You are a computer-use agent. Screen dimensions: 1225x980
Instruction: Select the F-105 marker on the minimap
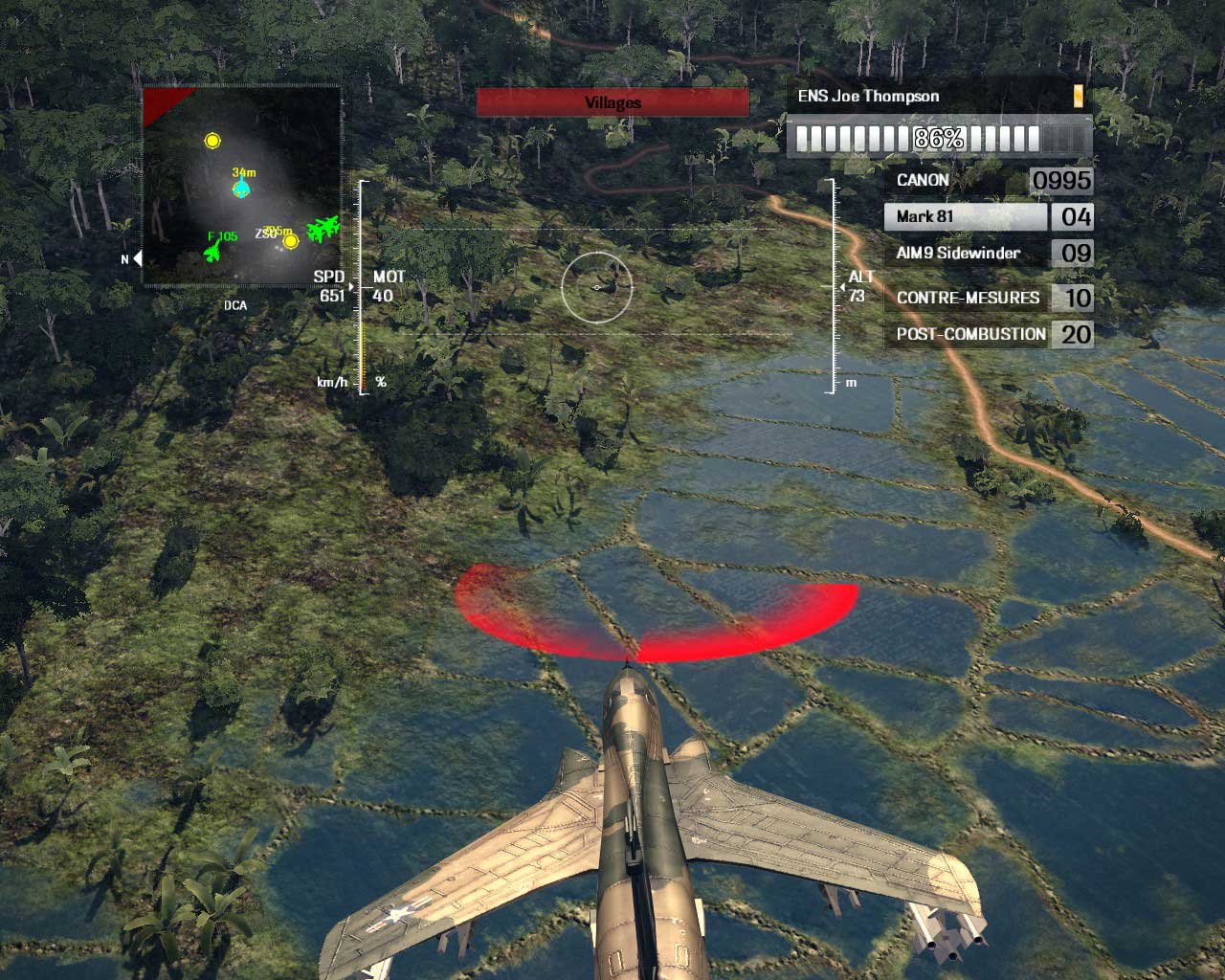[212, 253]
